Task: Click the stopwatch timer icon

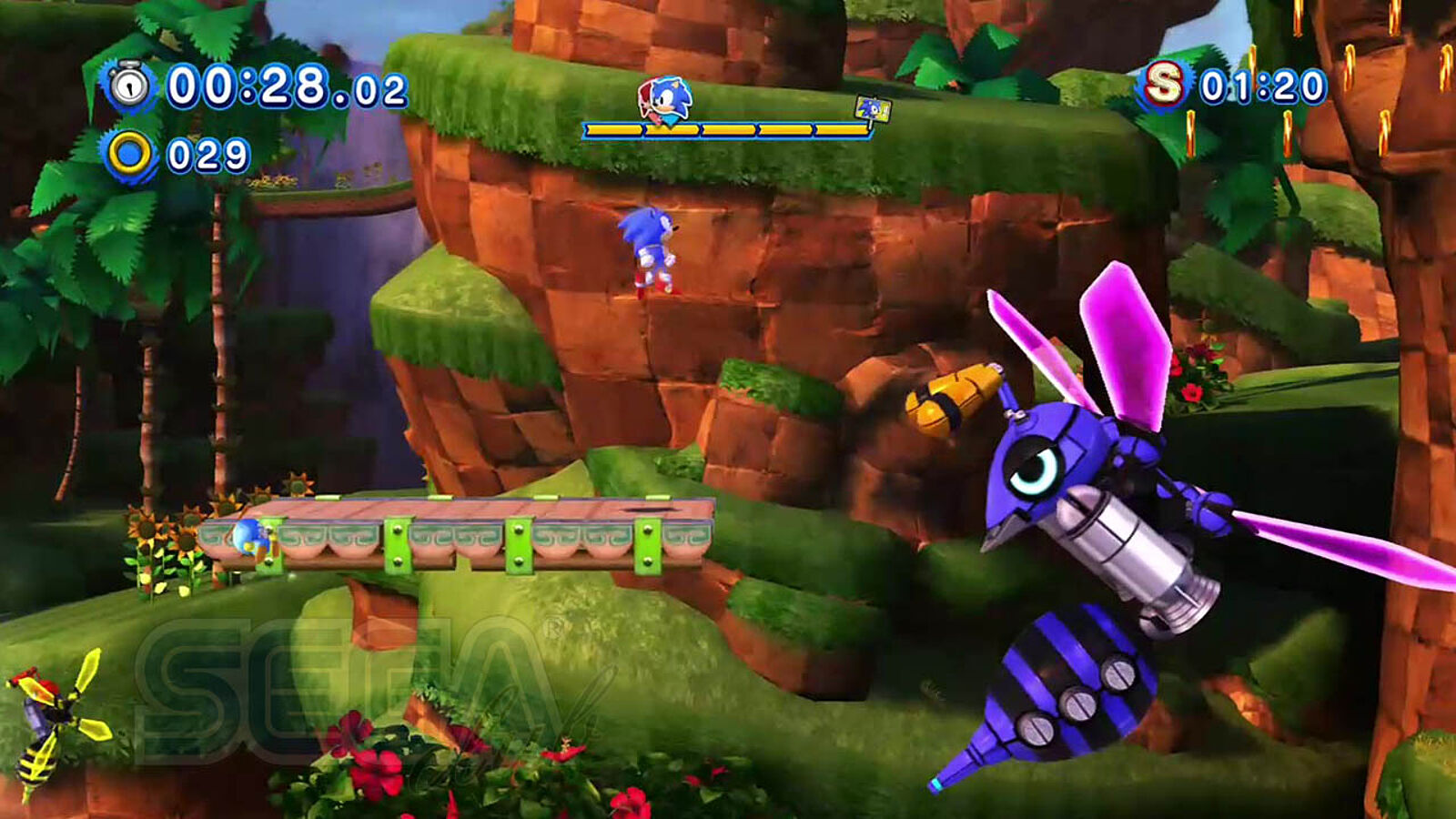Action: coord(129,86)
